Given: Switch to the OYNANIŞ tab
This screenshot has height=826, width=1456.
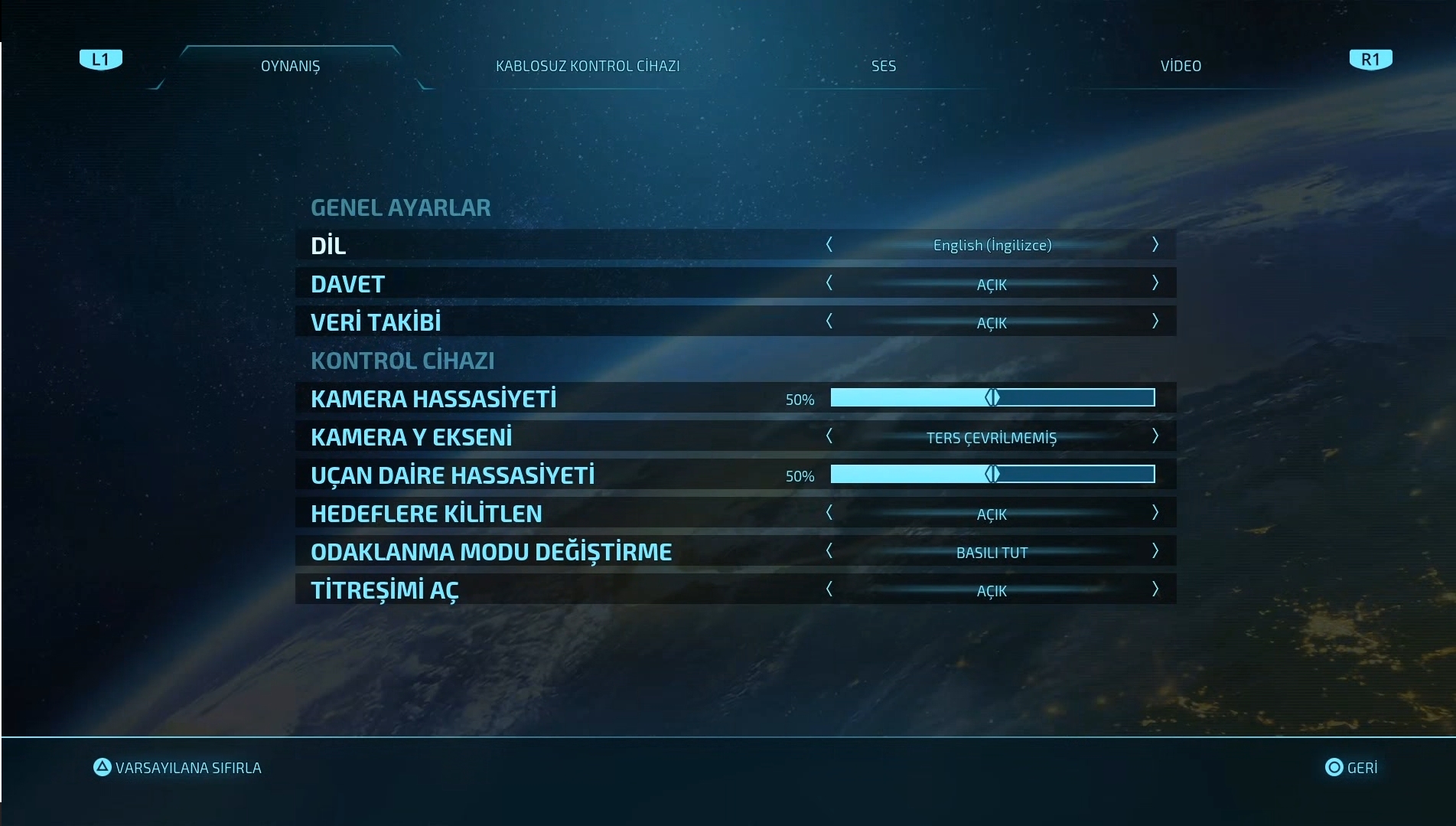Looking at the screenshot, I should point(291,67).
